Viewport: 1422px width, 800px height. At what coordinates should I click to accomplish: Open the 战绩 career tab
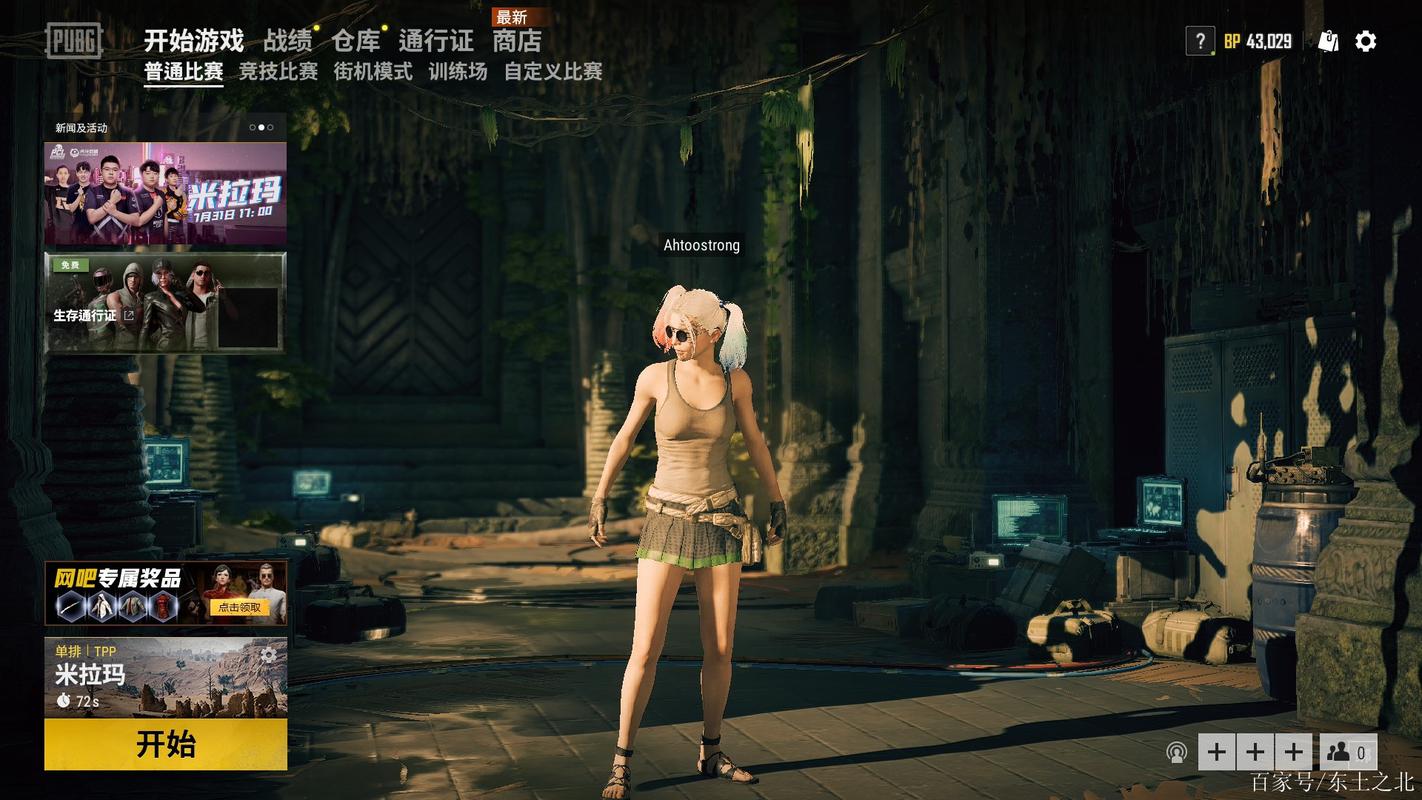point(287,41)
